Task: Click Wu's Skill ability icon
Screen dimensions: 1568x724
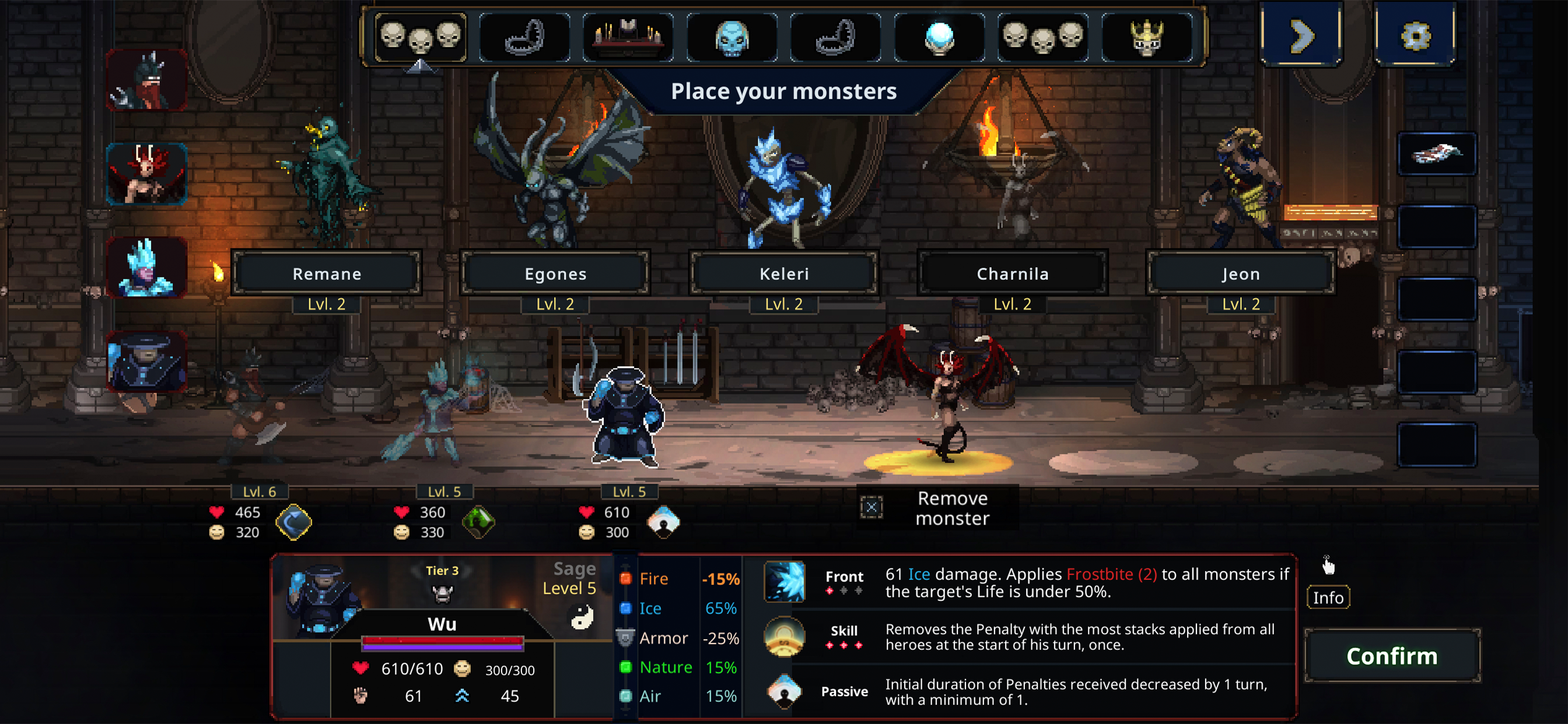Action: click(x=784, y=637)
